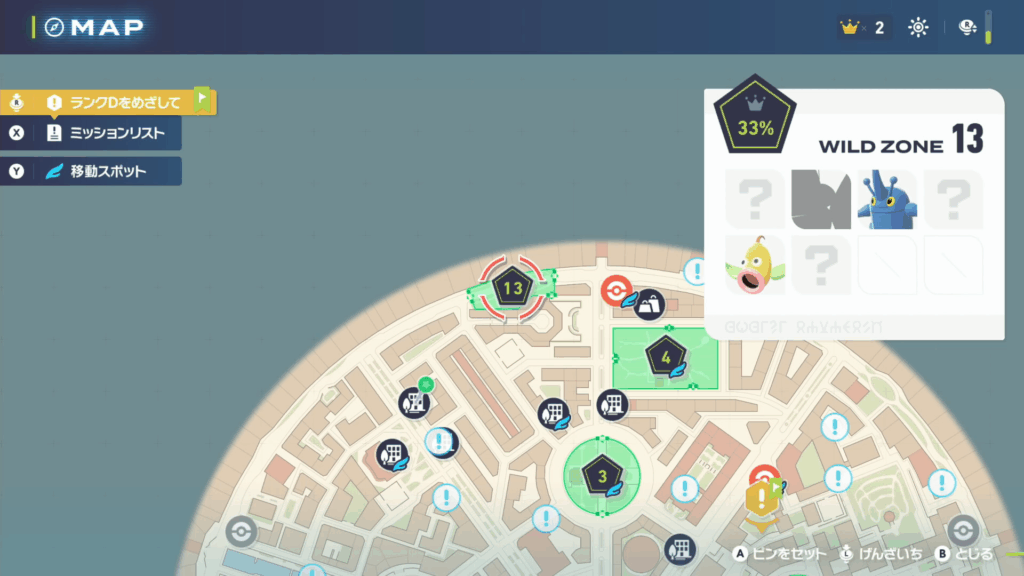Select the yellow exclamation quest marker

tap(762, 497)
